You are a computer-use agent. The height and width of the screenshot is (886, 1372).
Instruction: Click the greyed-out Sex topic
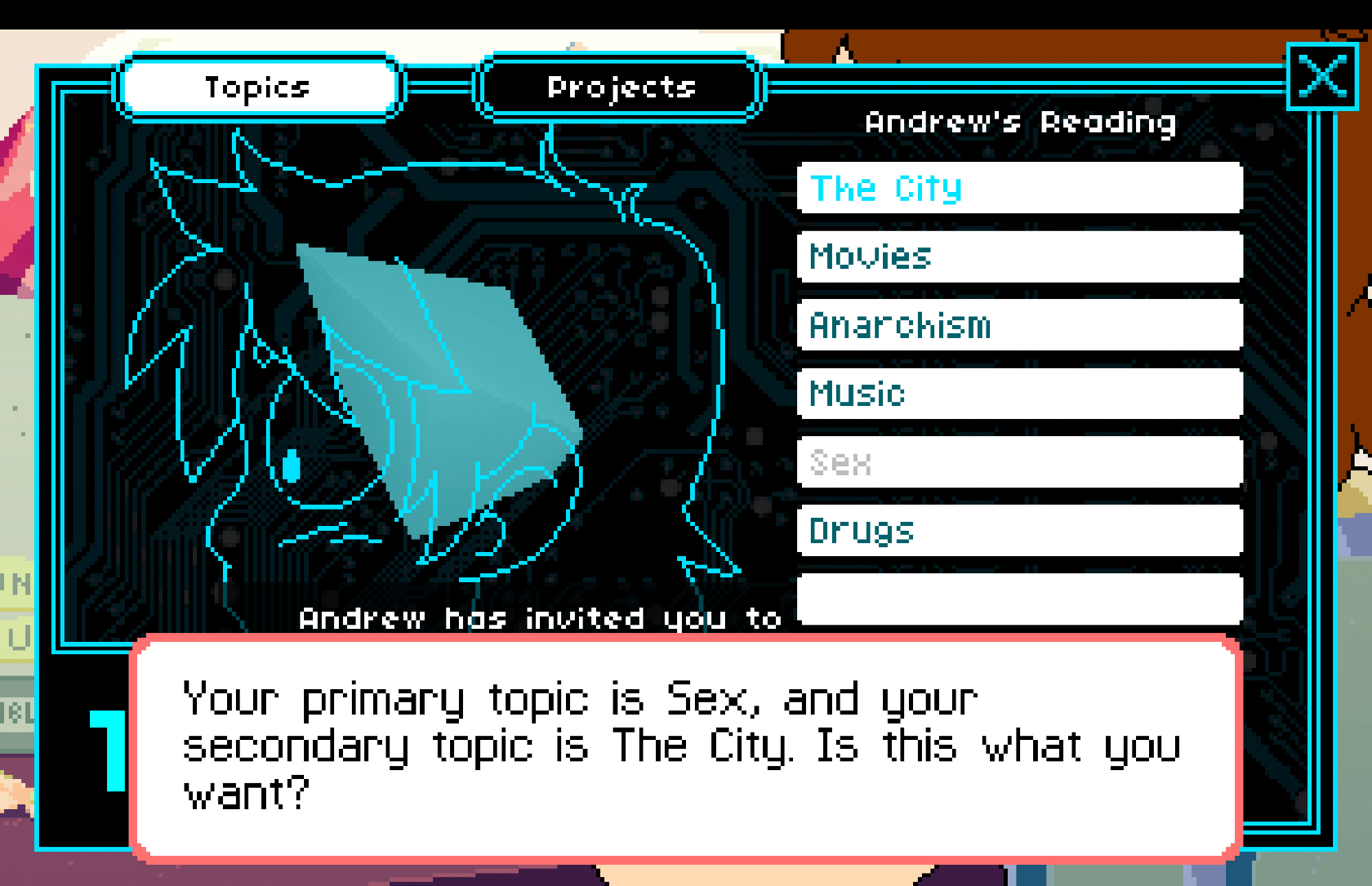tap(1019, 462)
